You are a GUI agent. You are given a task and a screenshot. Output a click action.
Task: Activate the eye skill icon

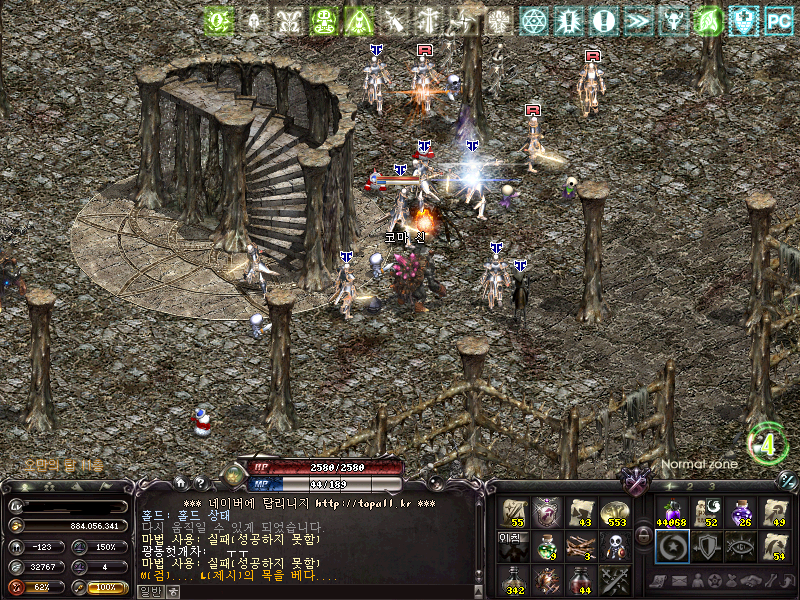click(x=740, y=546)
